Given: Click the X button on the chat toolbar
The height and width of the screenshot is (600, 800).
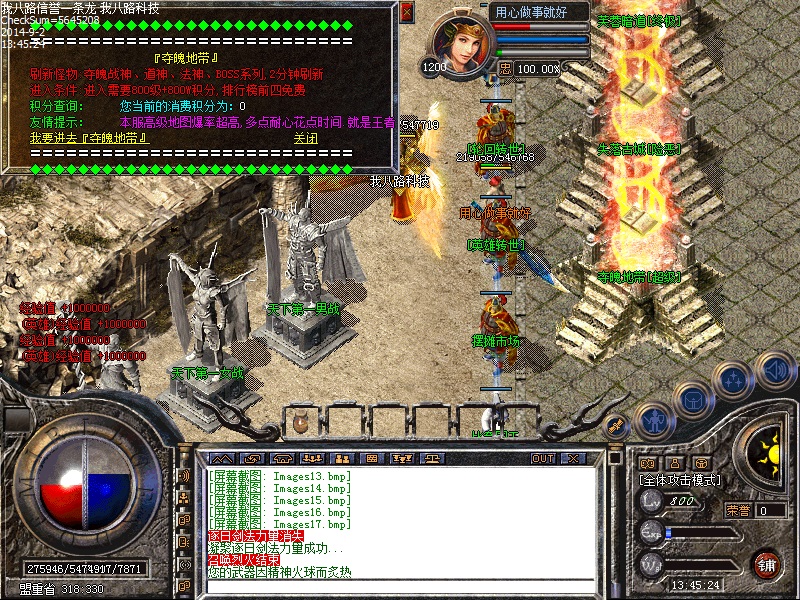Looking at the screenshot, I should pos(573,458).
